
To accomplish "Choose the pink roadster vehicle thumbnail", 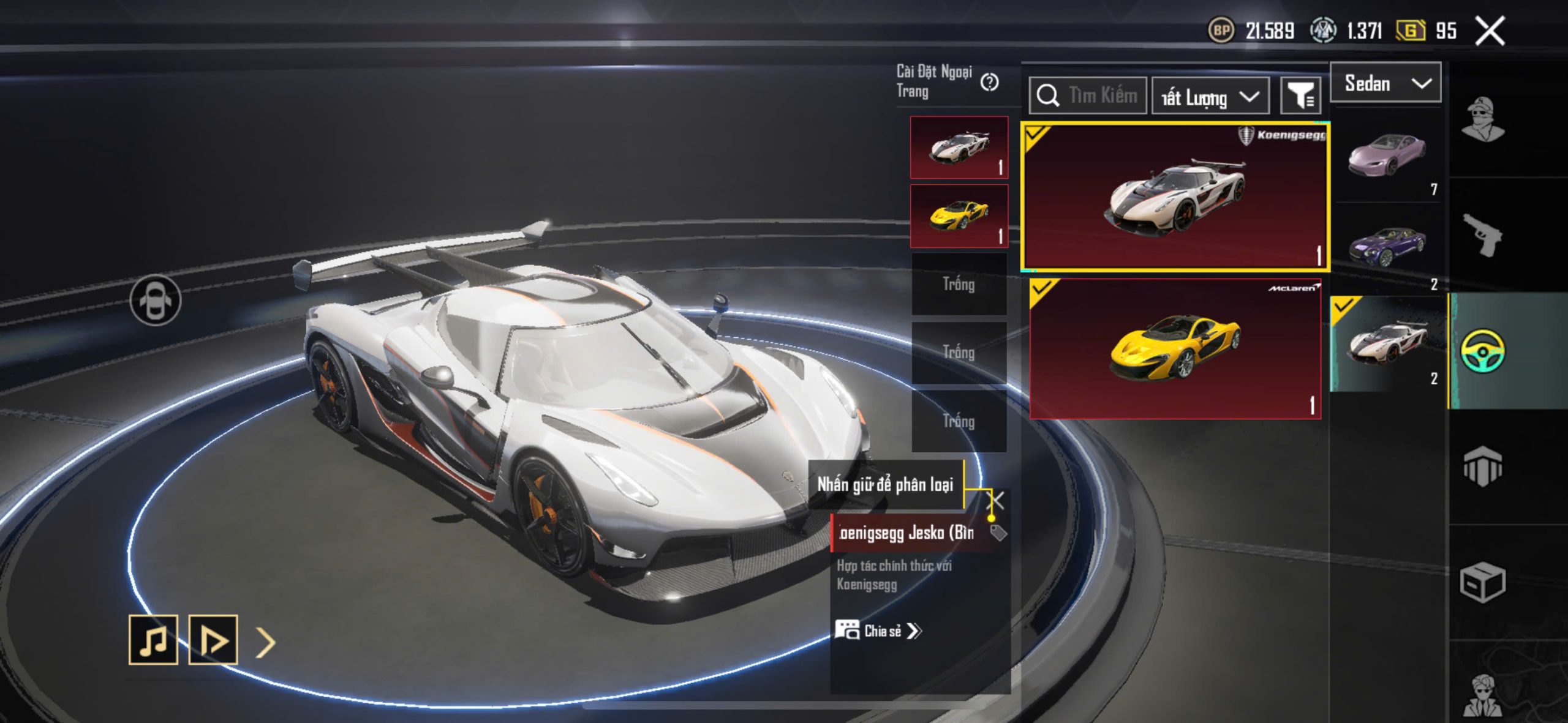I will [1387, 154].
